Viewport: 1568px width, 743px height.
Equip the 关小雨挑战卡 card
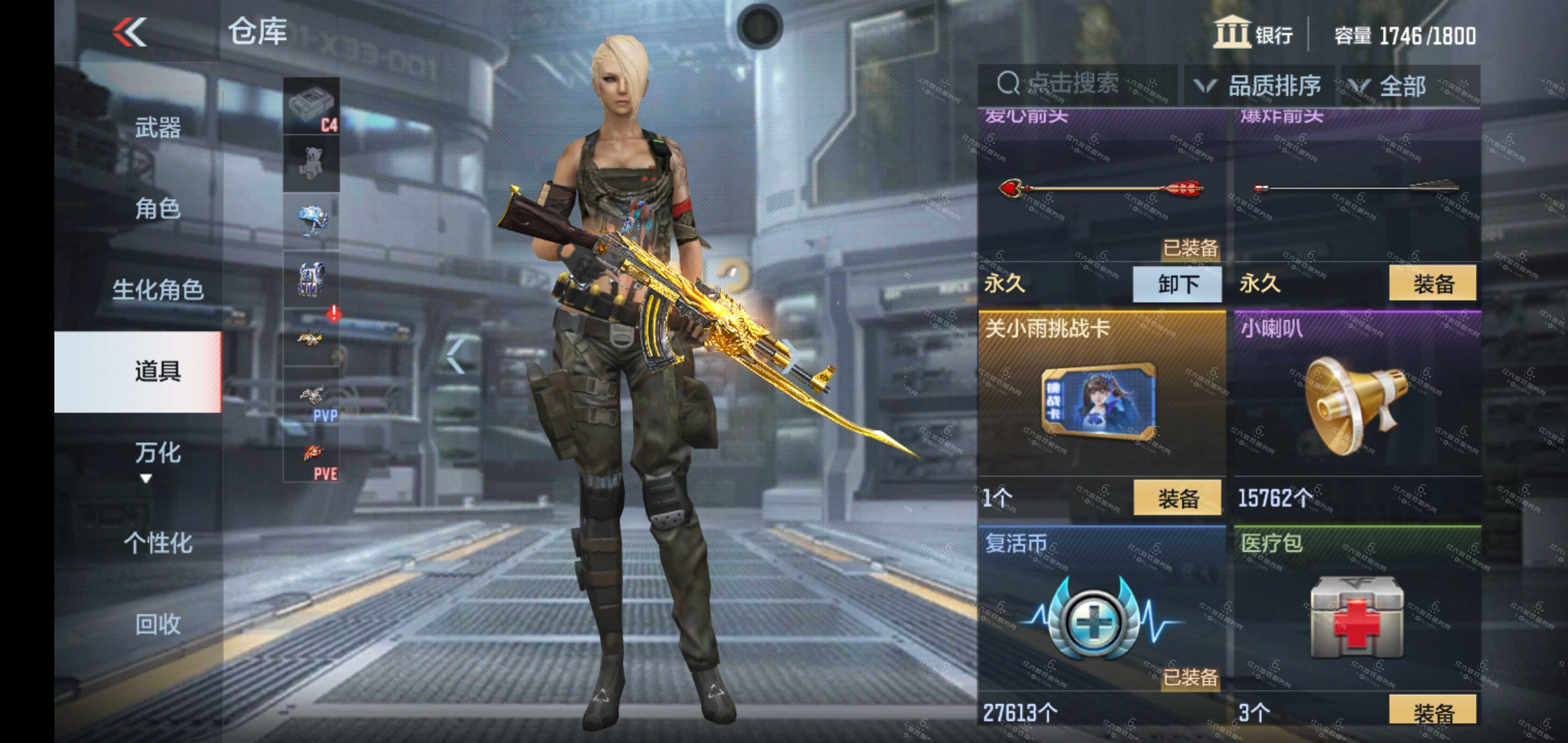(x=1177, y=499)
